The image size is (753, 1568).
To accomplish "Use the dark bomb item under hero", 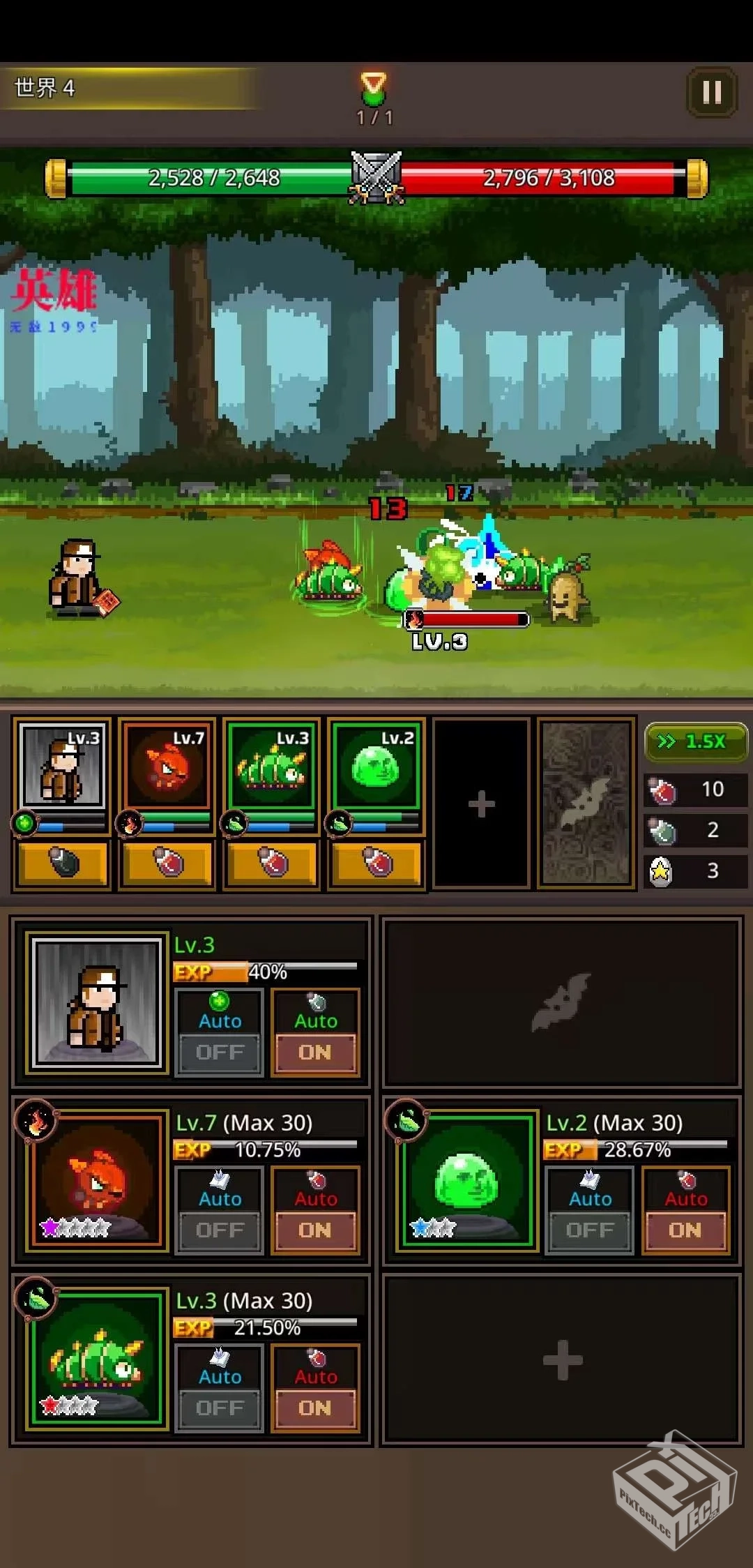I will [x=63, y=864].
